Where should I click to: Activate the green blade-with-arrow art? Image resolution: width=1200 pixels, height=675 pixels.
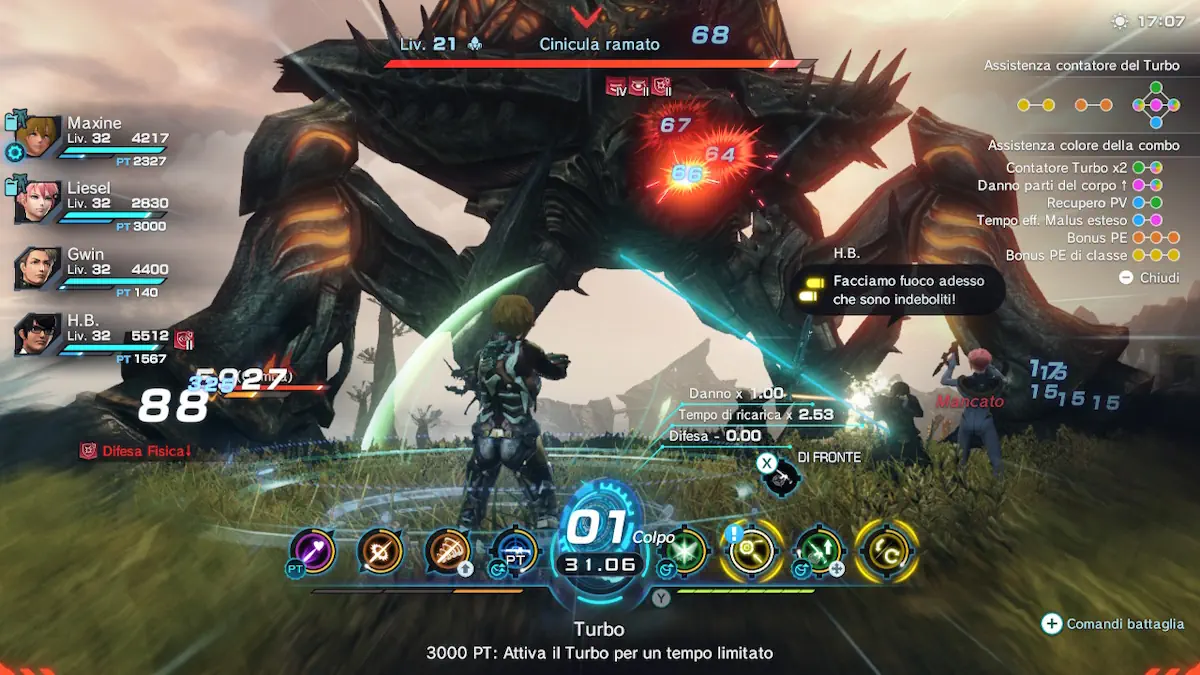point(819,551)
